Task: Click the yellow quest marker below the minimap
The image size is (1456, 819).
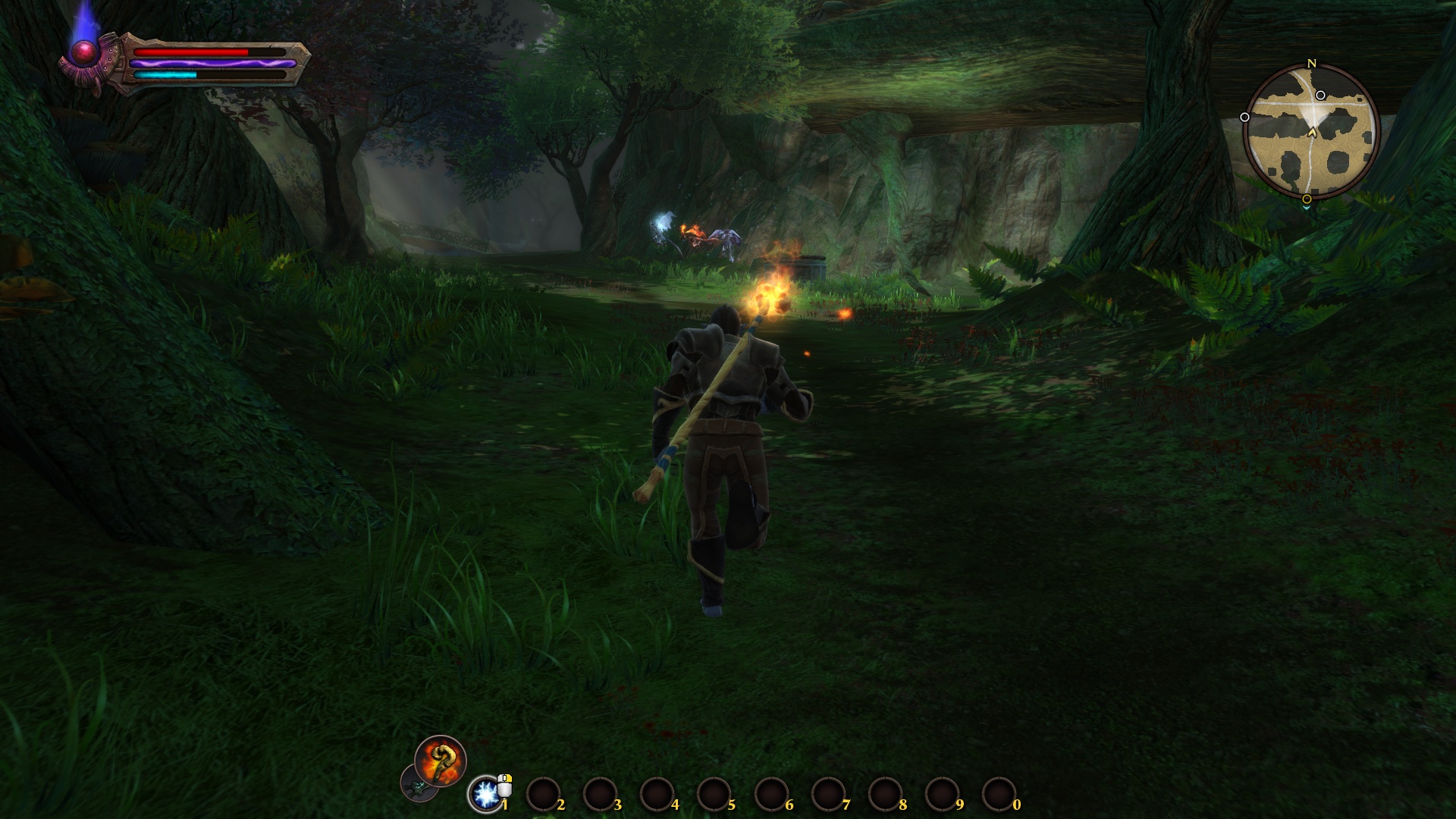Action: pyautogui.click(x=1307, y=199)
